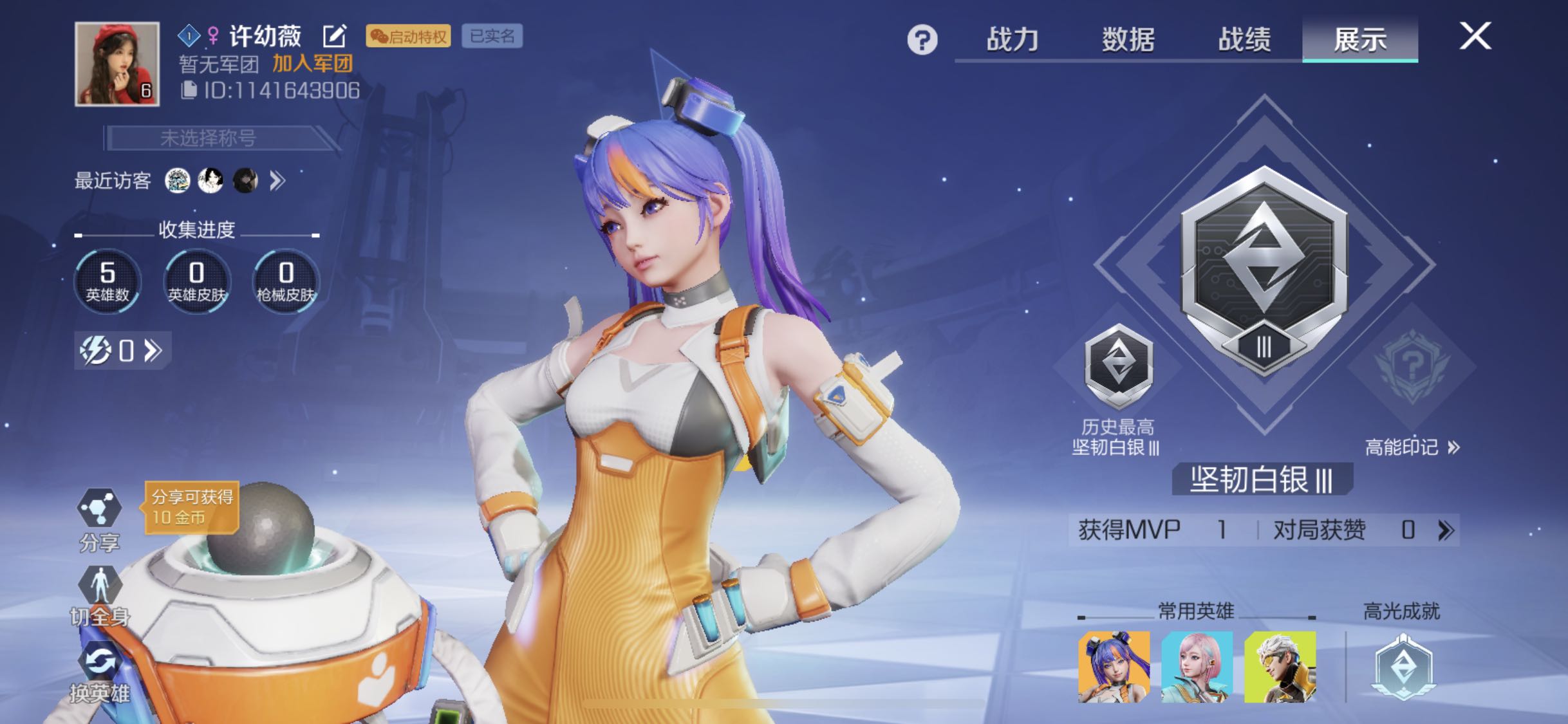Open the 启动特权 badge
The height and width of the screenshot is (724, 1568).
[x=408, y=36]
